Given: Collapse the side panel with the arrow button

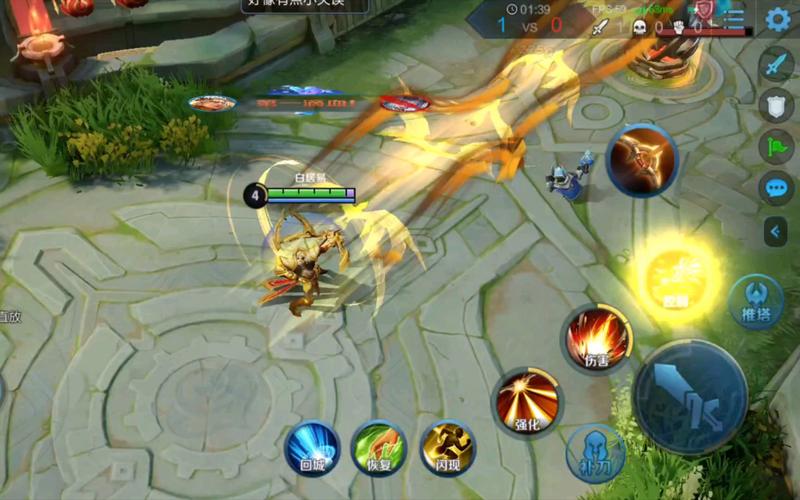Looking at the screenshot, I should pyautogui.click(x=776, y=232).
